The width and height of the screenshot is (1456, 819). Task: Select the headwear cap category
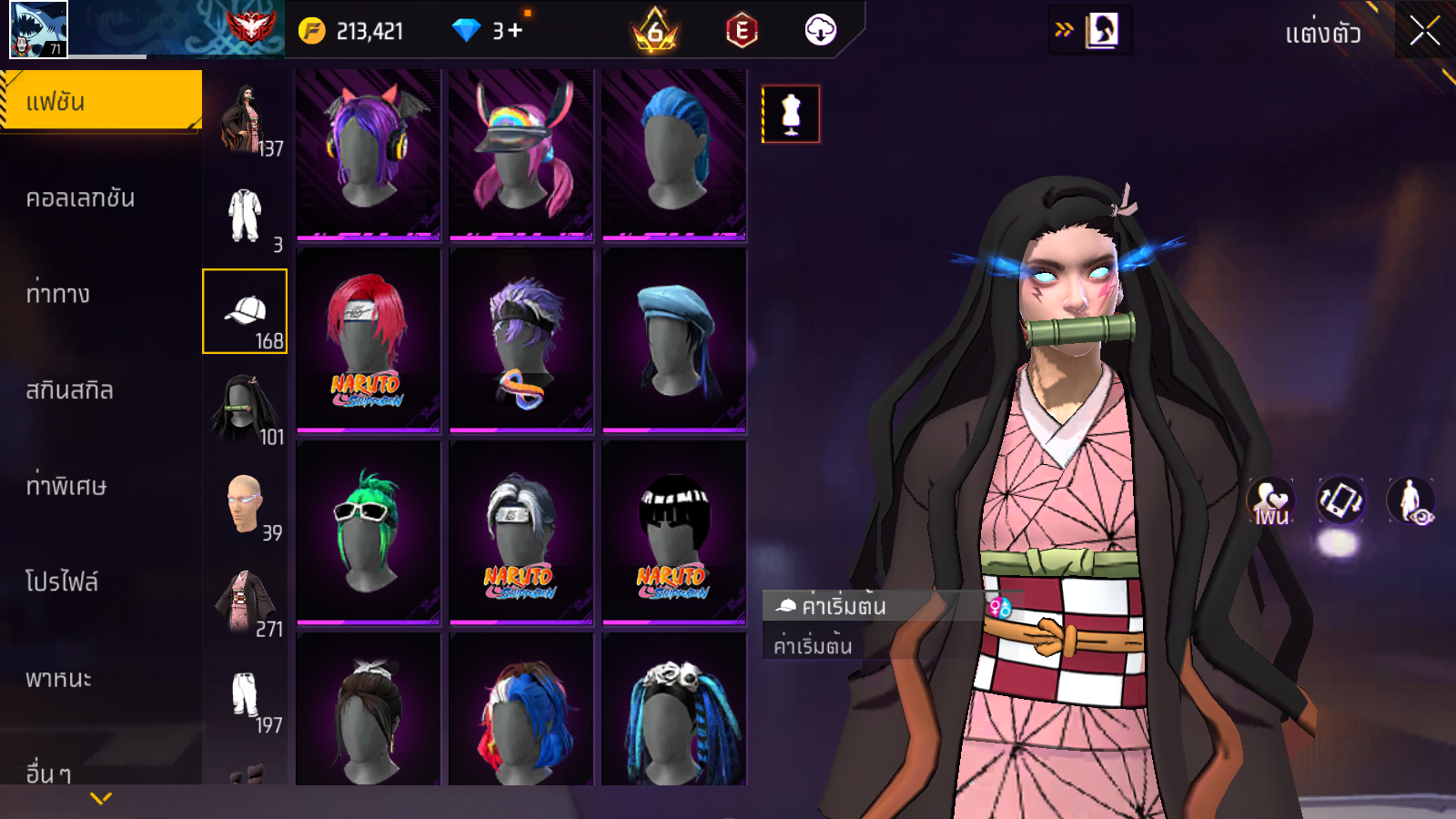[x=245, y=311]
